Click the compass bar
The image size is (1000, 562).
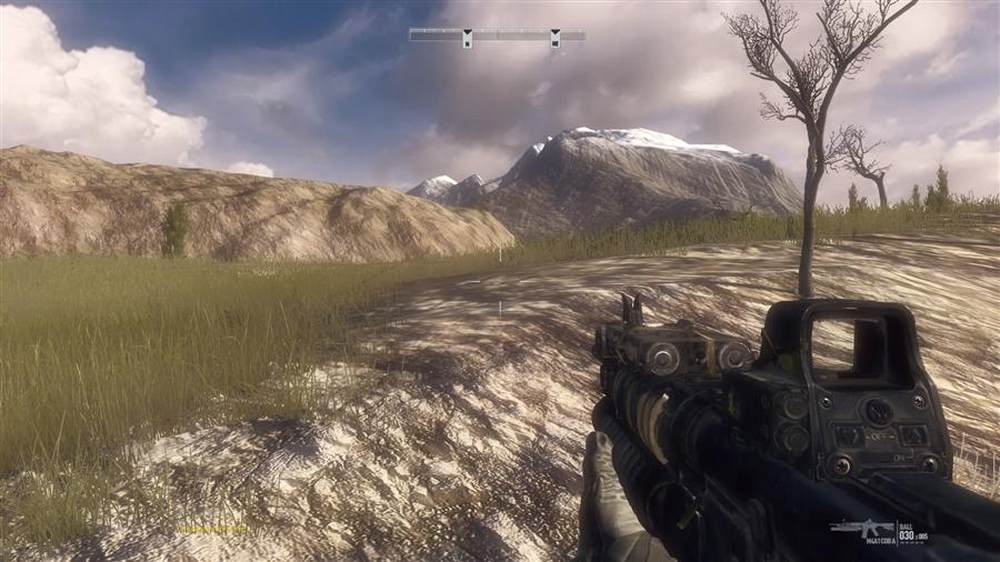(x=510, y=34)
